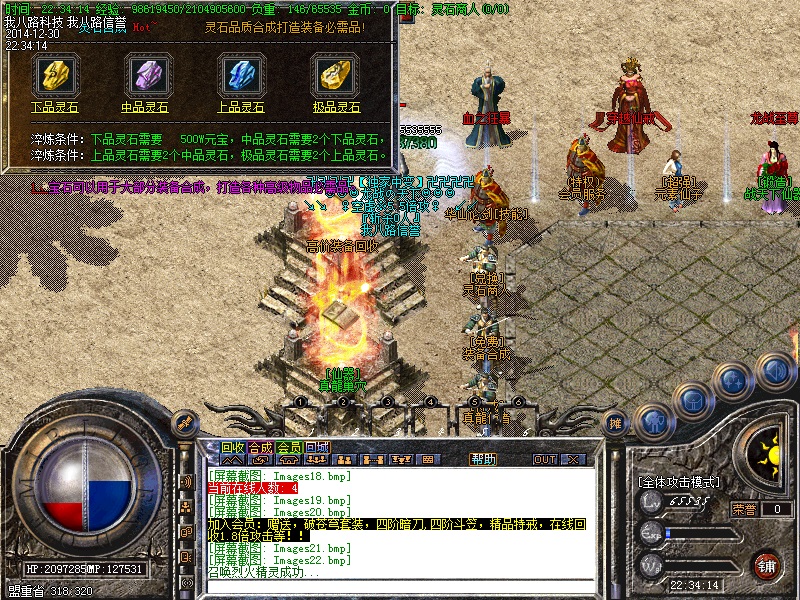Image resolution: width=800 pixels, height=600 pixels.
Task: Click the OUT logout button
Action: tap(545, 459)
